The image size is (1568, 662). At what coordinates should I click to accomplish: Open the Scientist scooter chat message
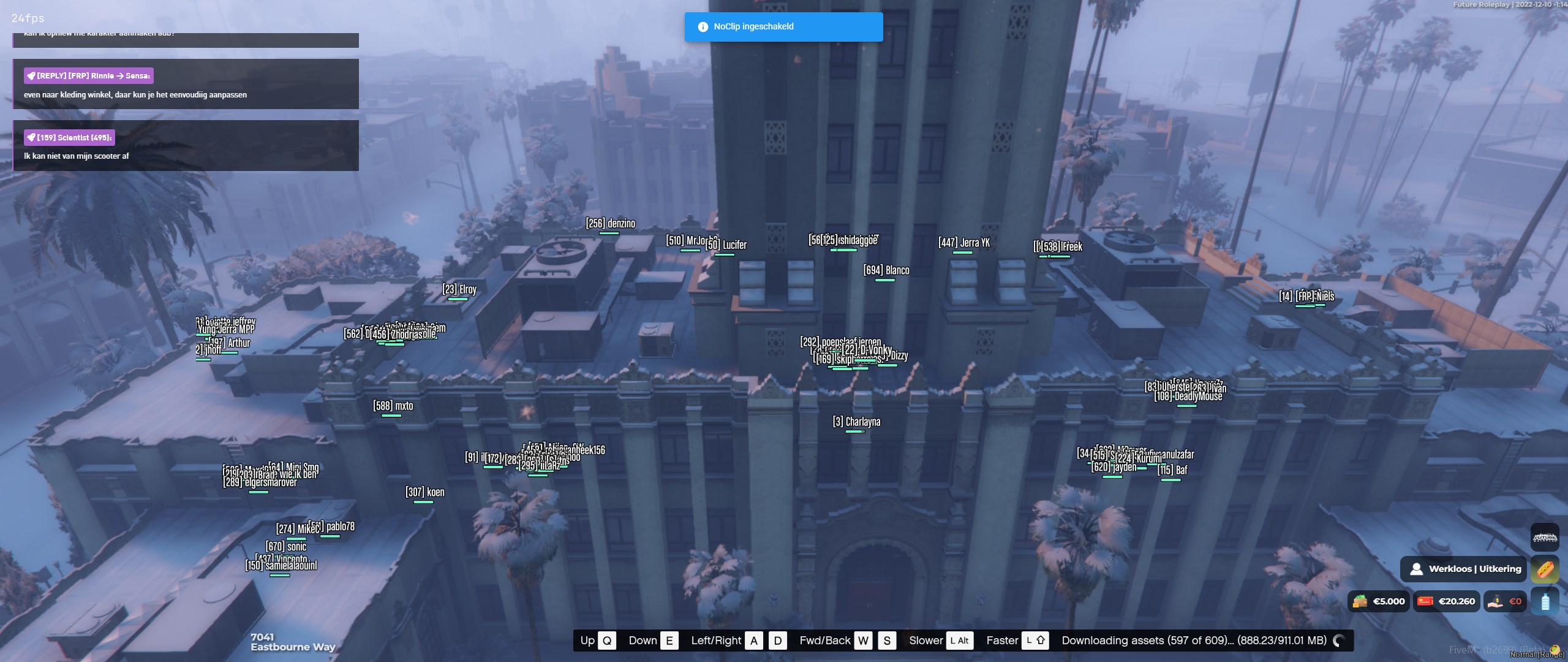pos(186,146)
